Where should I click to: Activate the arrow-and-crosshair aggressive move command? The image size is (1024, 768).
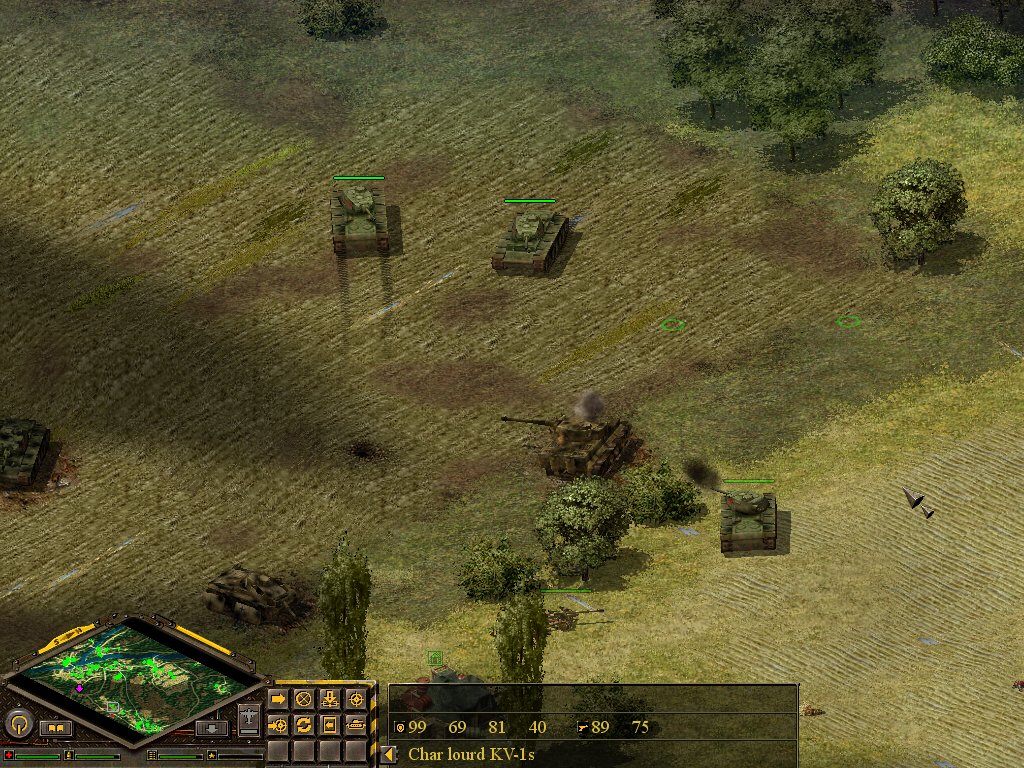click(278, 724)
